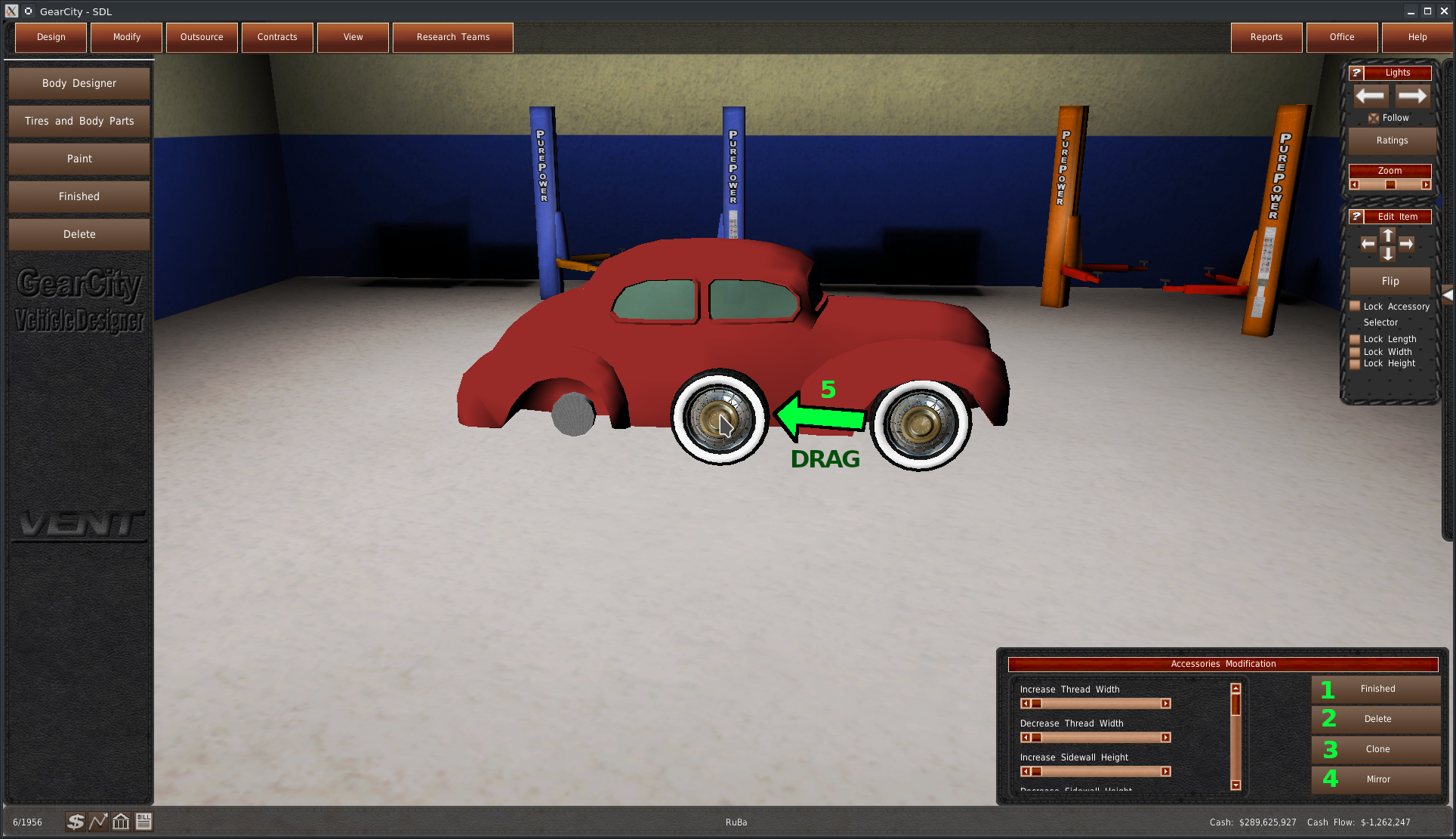Screen dimensions: 1456x839
Task: Select Tires and Body Parts
Action: pyautogui.click(x=79, y=121)
